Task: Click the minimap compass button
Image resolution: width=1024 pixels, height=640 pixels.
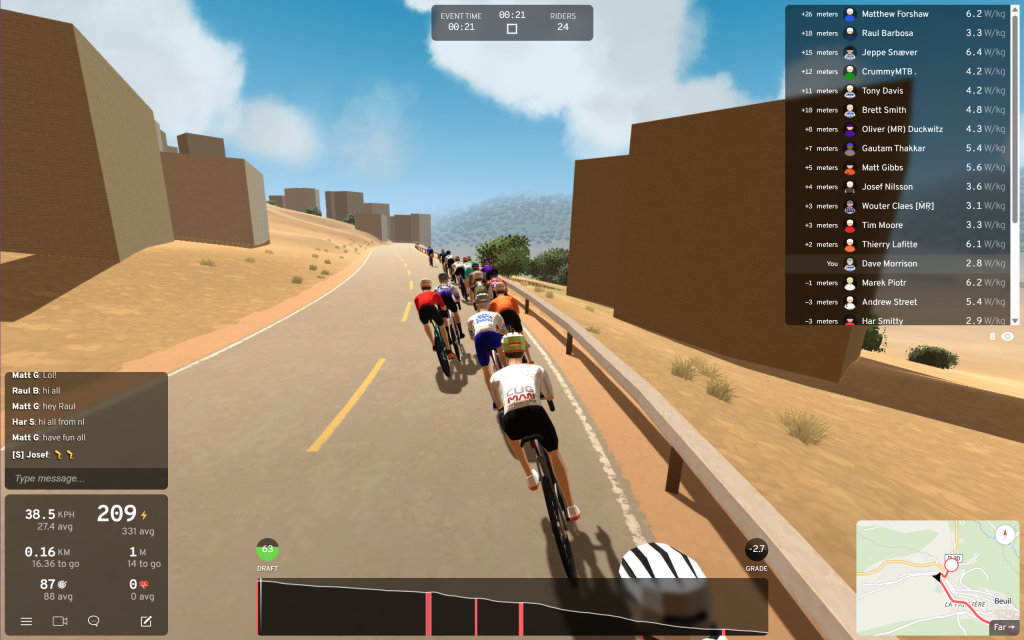Action: 1004,535
